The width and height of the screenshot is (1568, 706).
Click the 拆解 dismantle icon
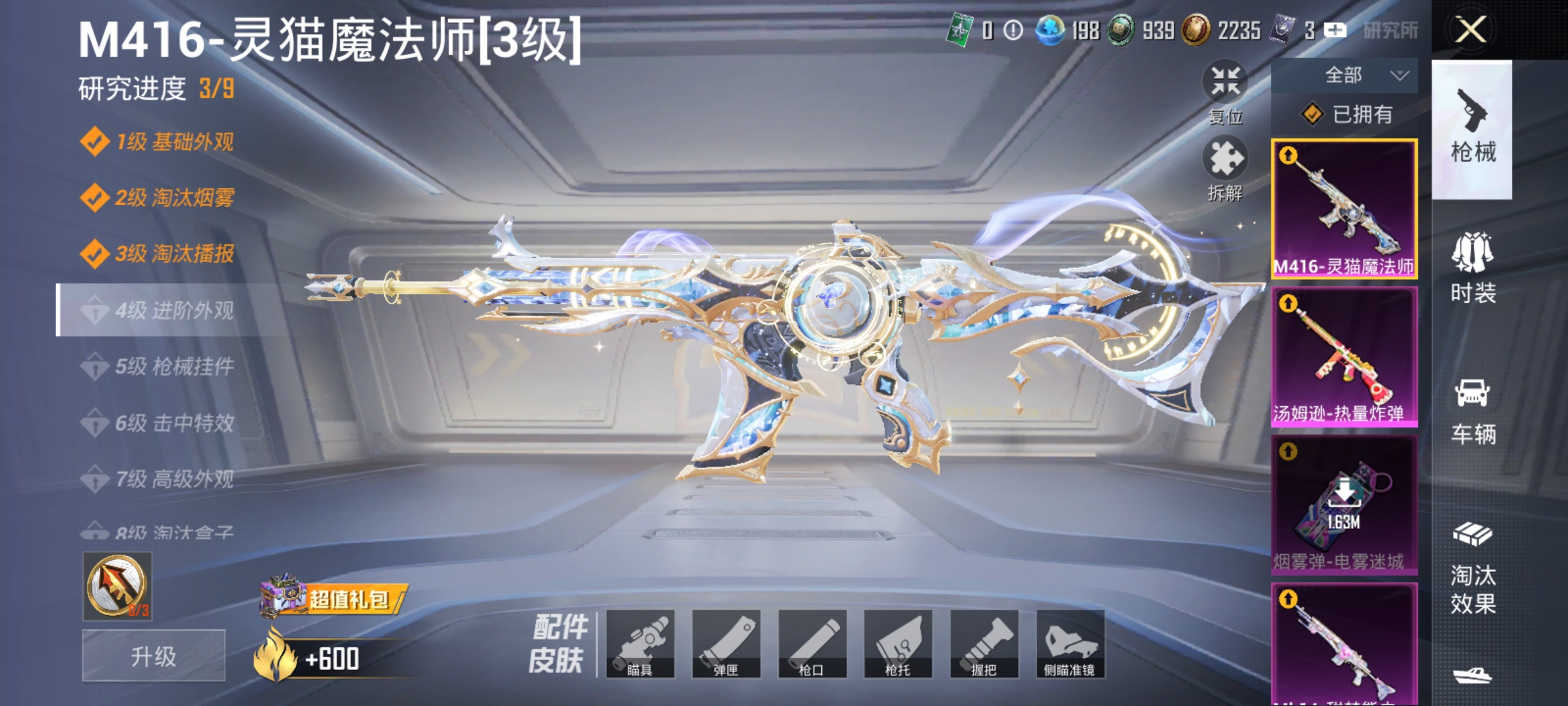[x=1226, y=160]
